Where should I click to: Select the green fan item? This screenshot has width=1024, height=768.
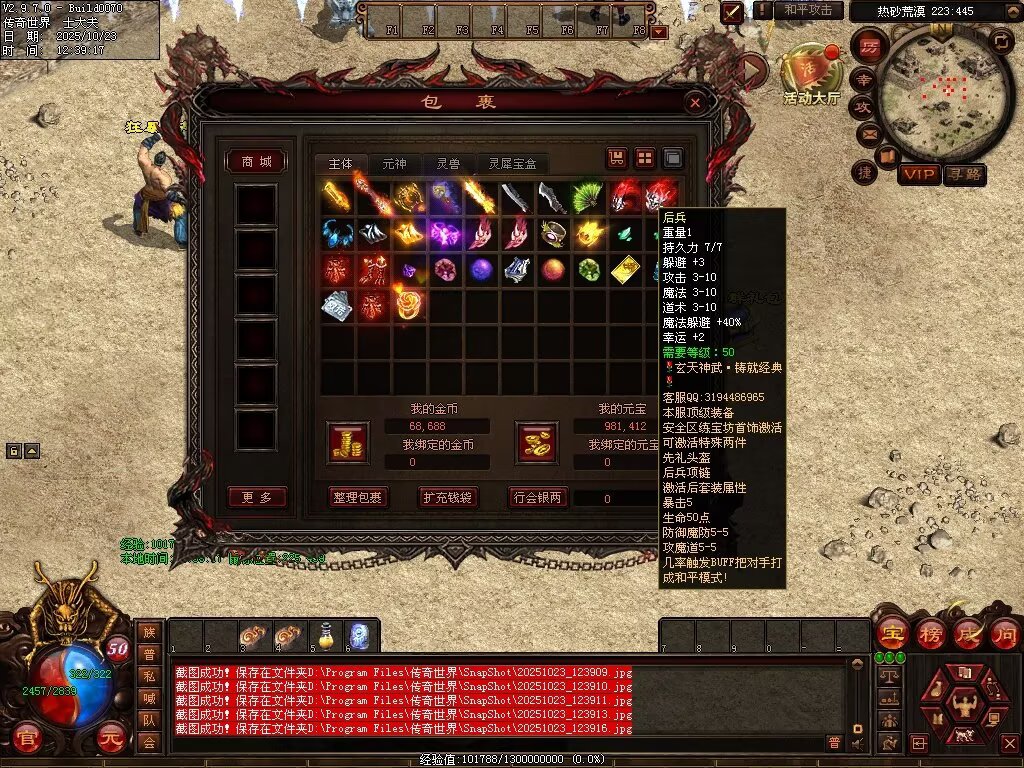coord(587,197)
